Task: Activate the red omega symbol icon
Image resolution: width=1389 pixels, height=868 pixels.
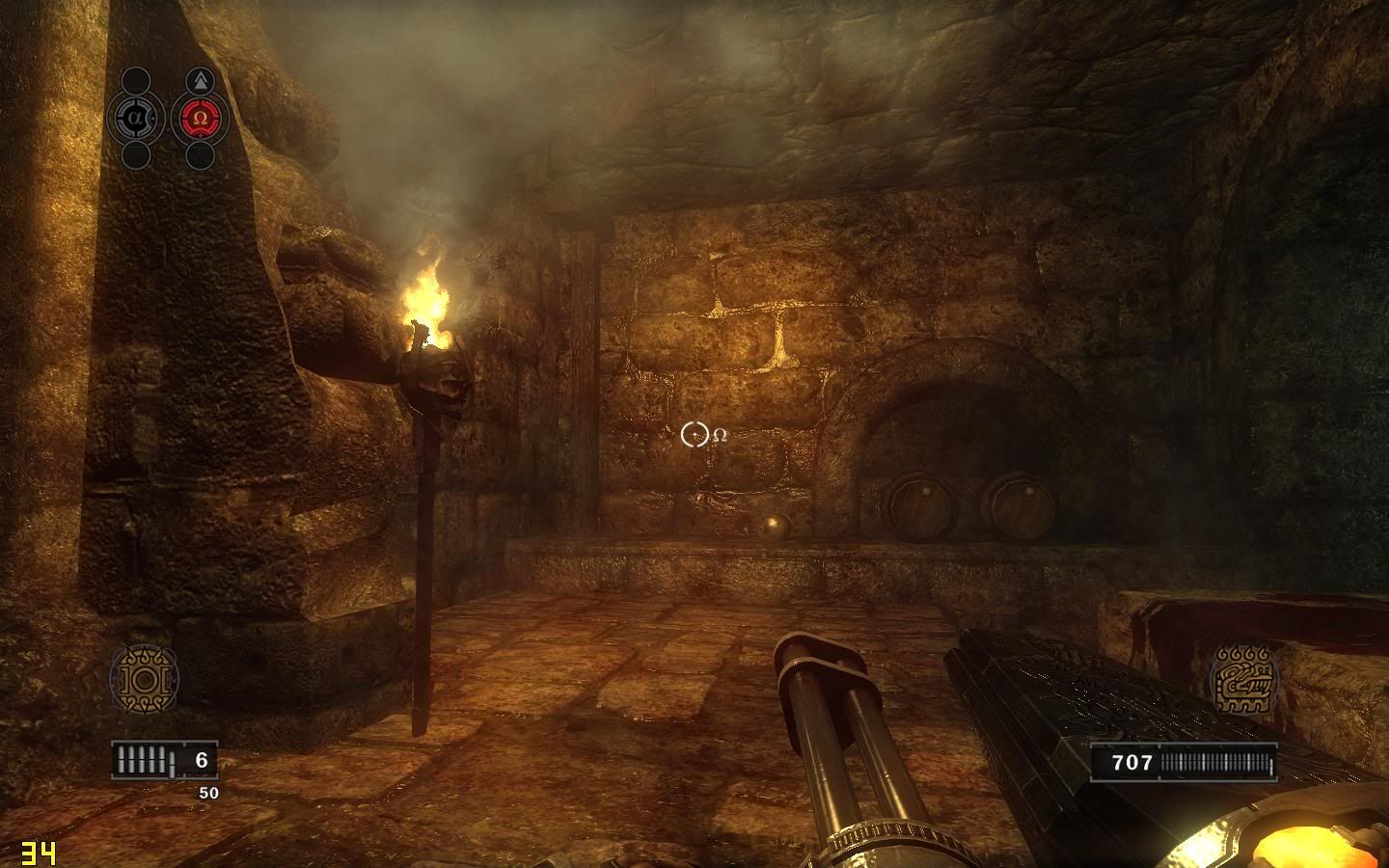Action: (x=200, y=118)
